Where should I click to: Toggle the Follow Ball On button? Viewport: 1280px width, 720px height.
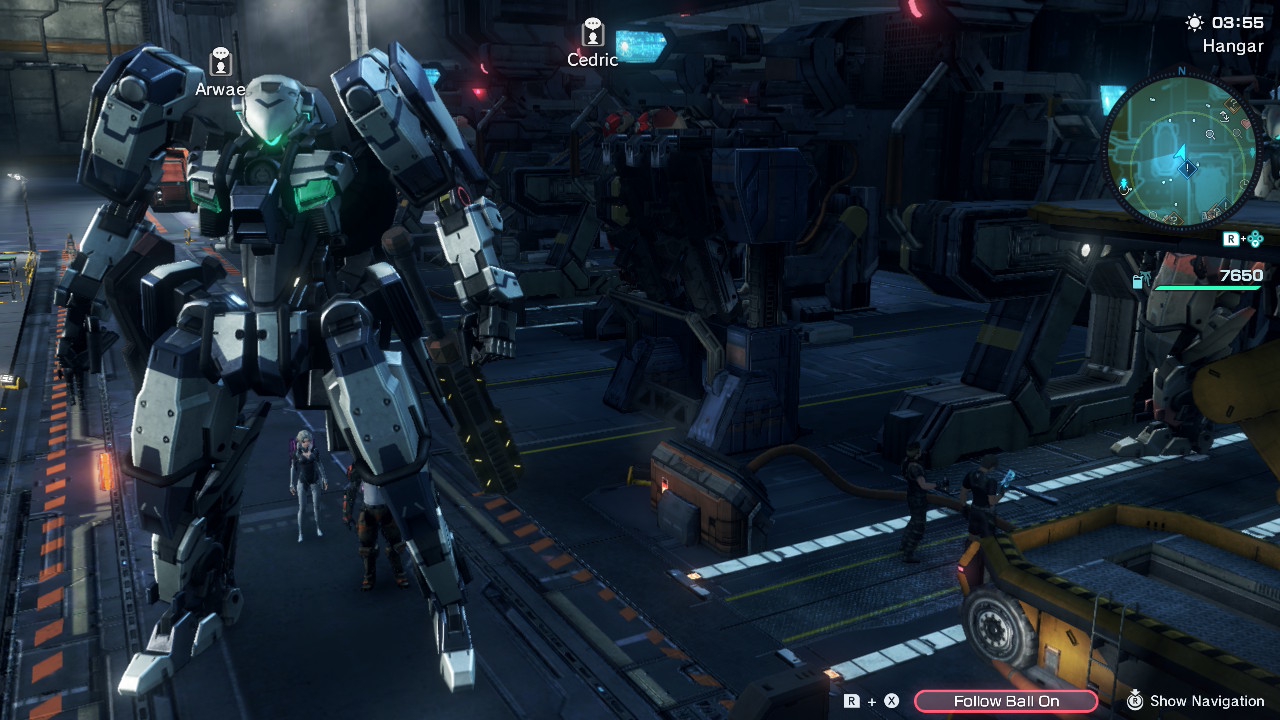(x=1006, y=701)
